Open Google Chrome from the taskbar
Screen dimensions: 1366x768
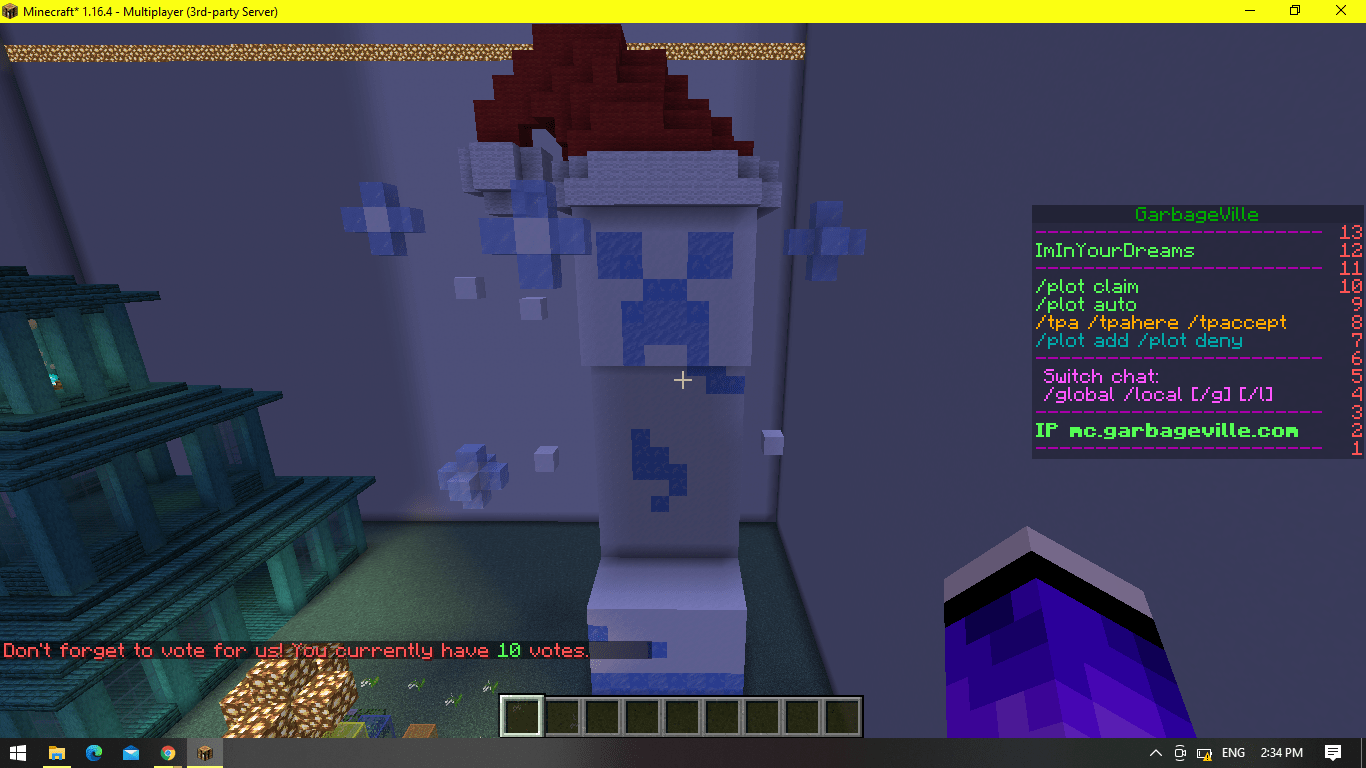point(167,753)
